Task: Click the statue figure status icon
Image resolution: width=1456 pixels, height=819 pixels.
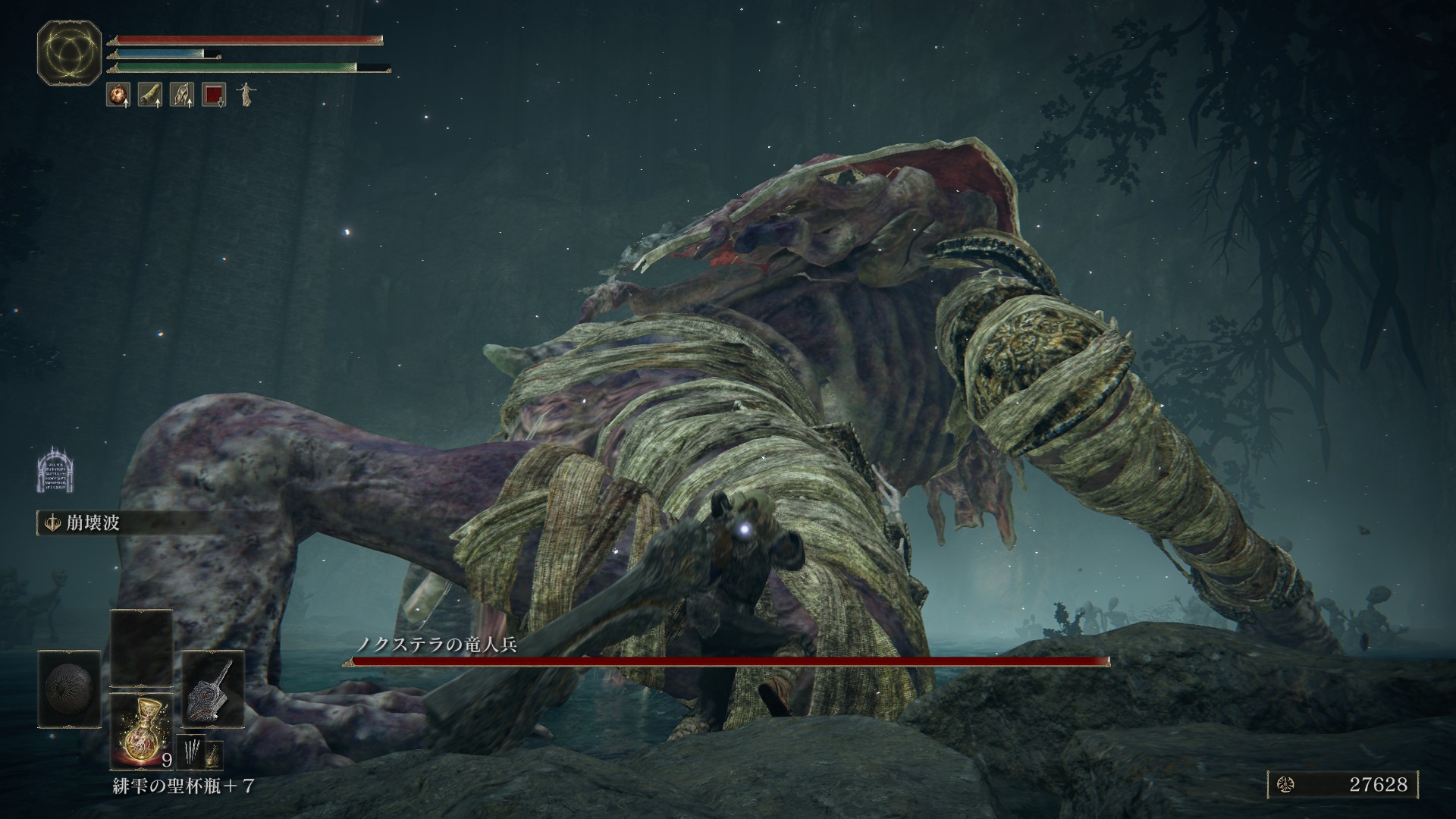Action: tap(245, 95)
